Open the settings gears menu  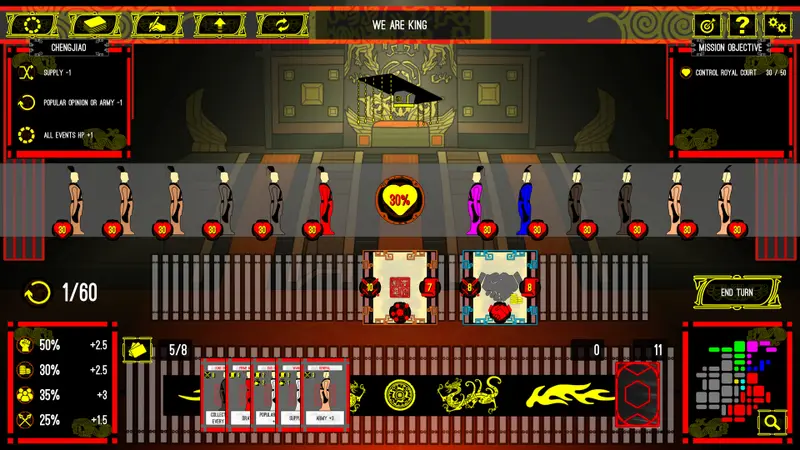(777, 25)
